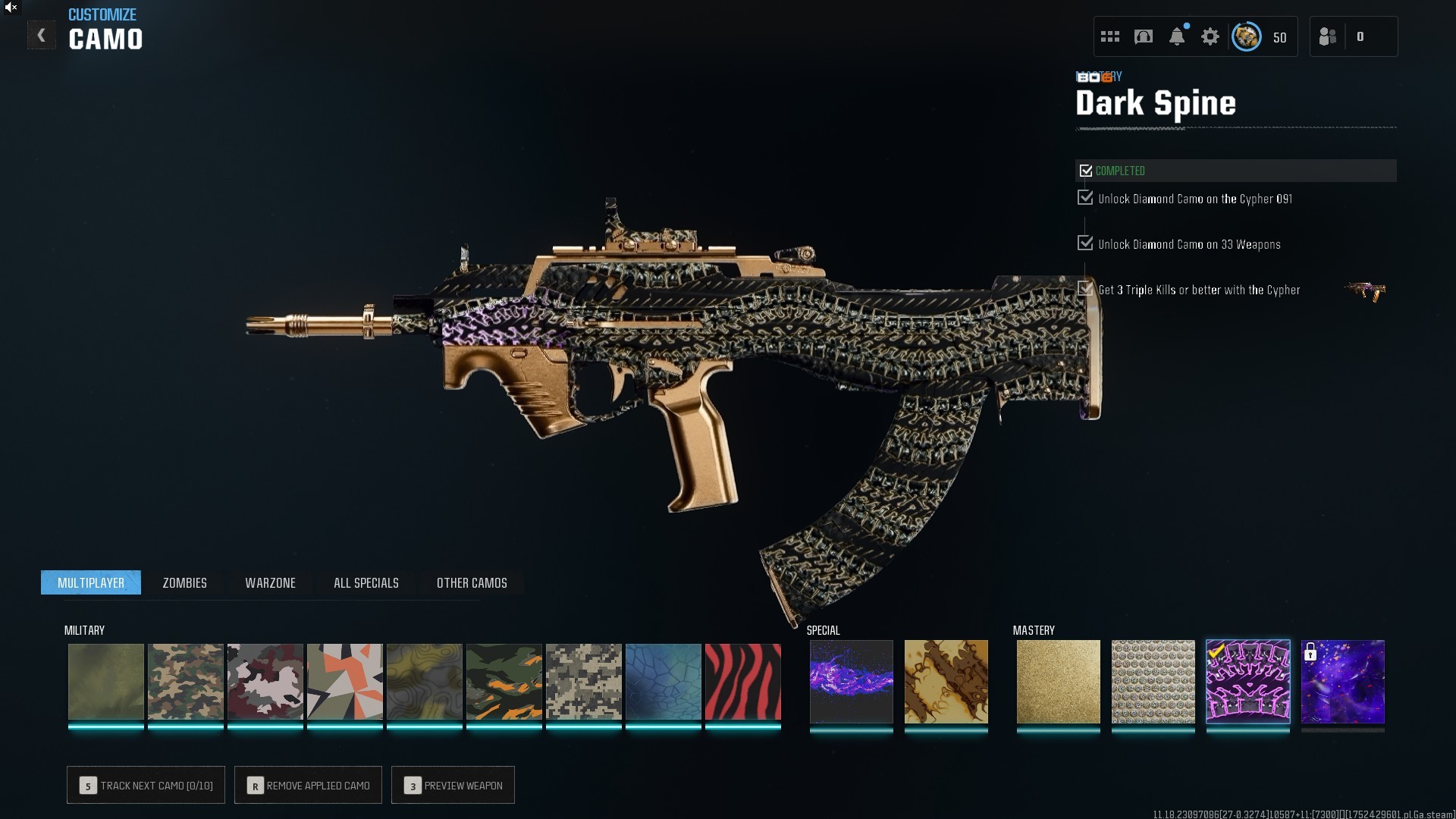Open settings with the gear icon
Screen dimensions: 1456x819
click(1210, 36)
